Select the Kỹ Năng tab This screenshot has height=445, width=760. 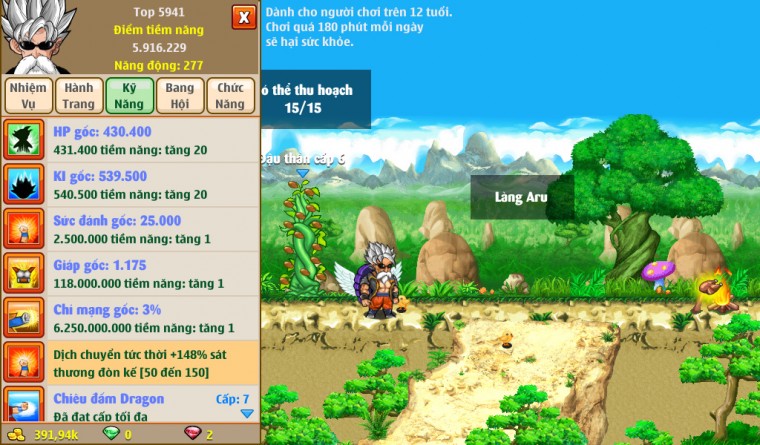point(129,96)
